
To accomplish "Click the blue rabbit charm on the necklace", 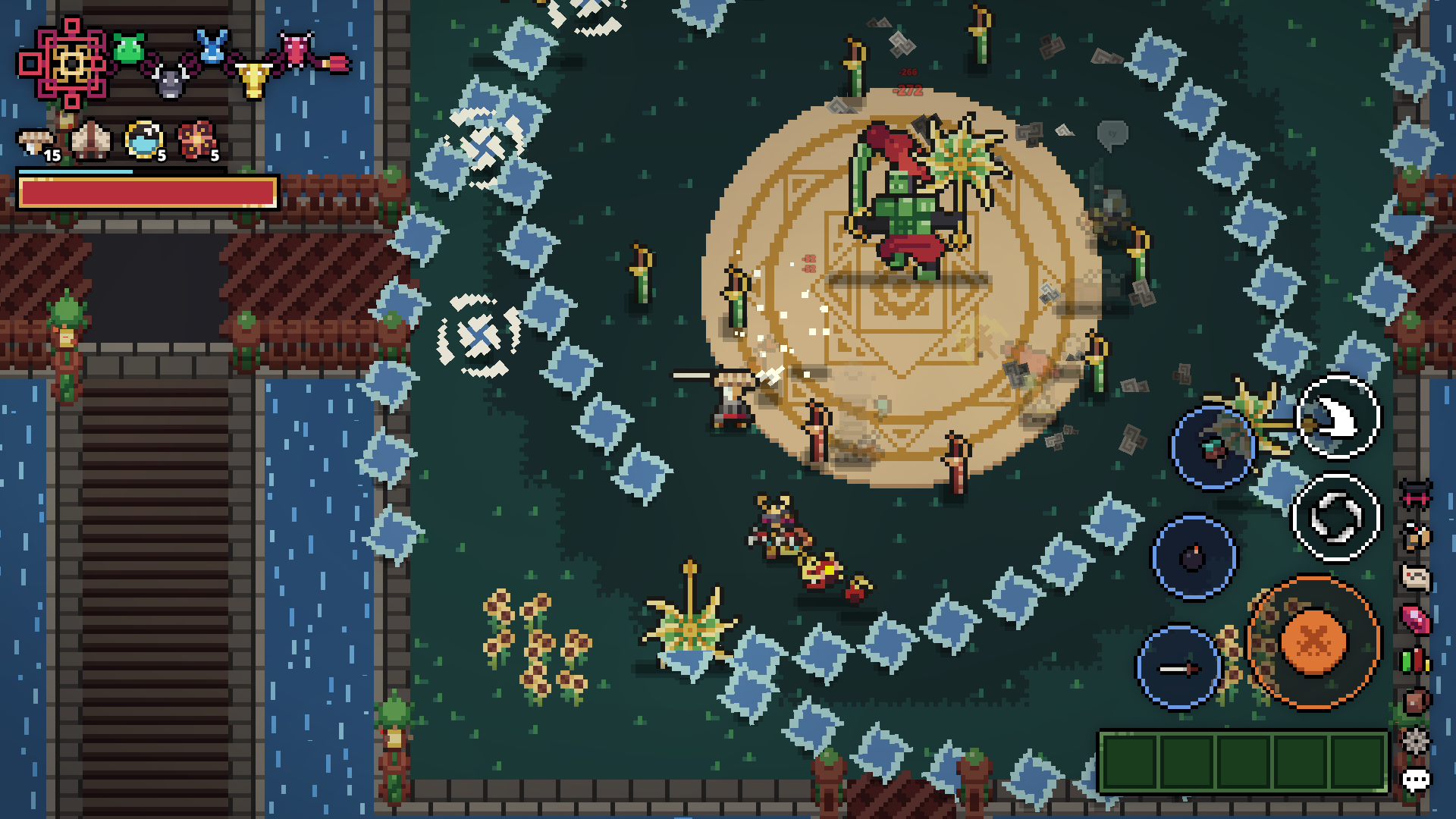I will coord(212,45).
